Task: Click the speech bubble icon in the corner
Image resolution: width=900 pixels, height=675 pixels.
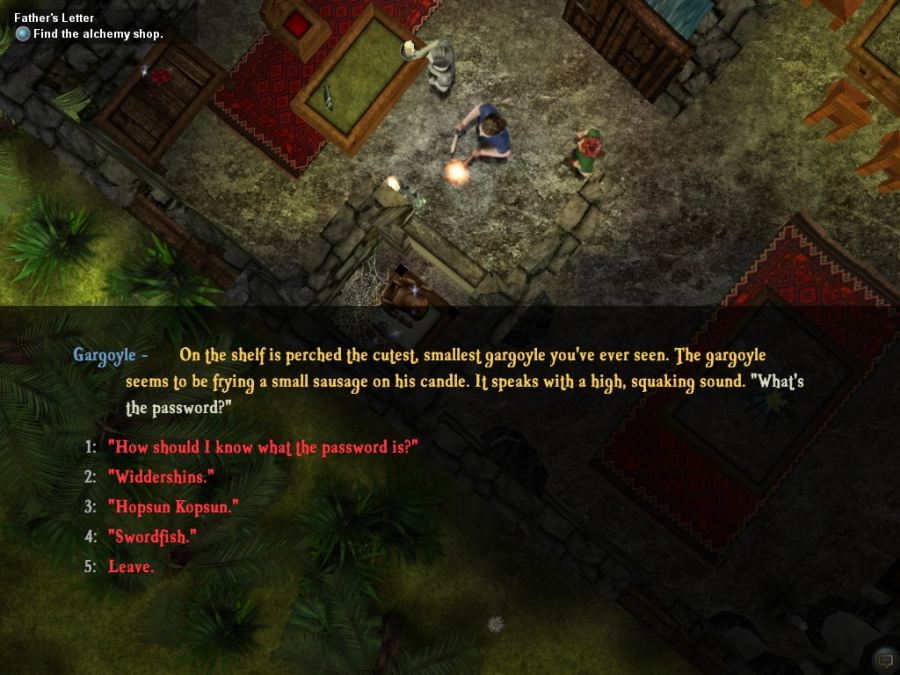Action: click(883, 659)
